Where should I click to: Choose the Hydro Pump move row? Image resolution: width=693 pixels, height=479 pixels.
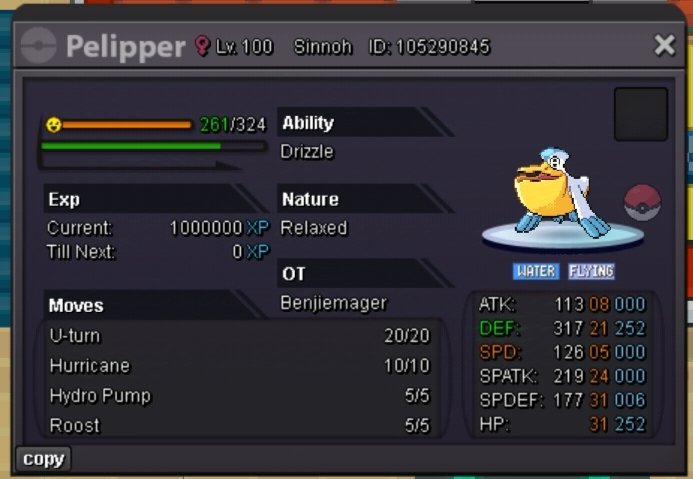pyautogui.click(x=239, y=396)
